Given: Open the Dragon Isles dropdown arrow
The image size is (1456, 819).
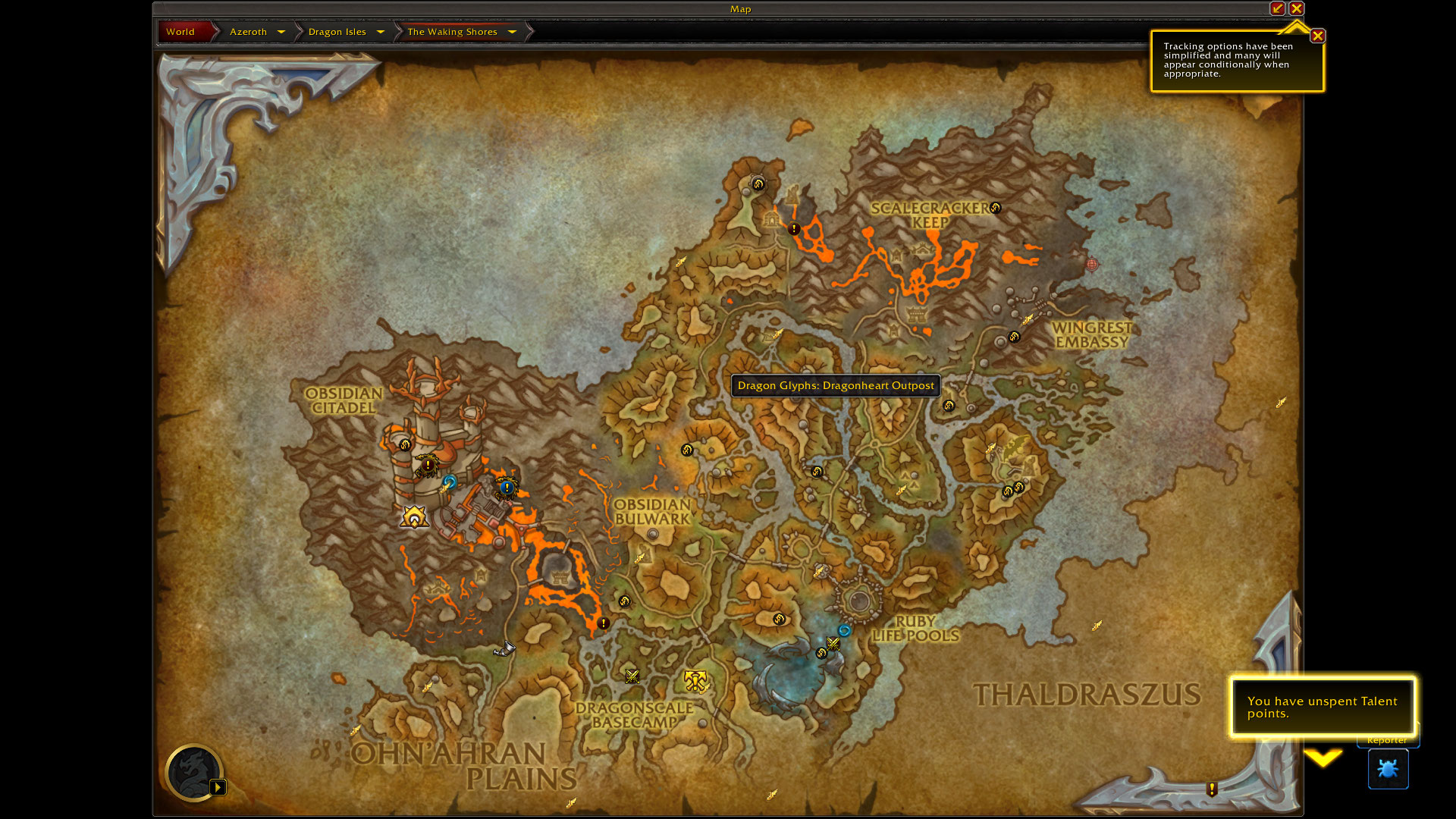Looking at the screenshot, I should [x=381, y=32].
